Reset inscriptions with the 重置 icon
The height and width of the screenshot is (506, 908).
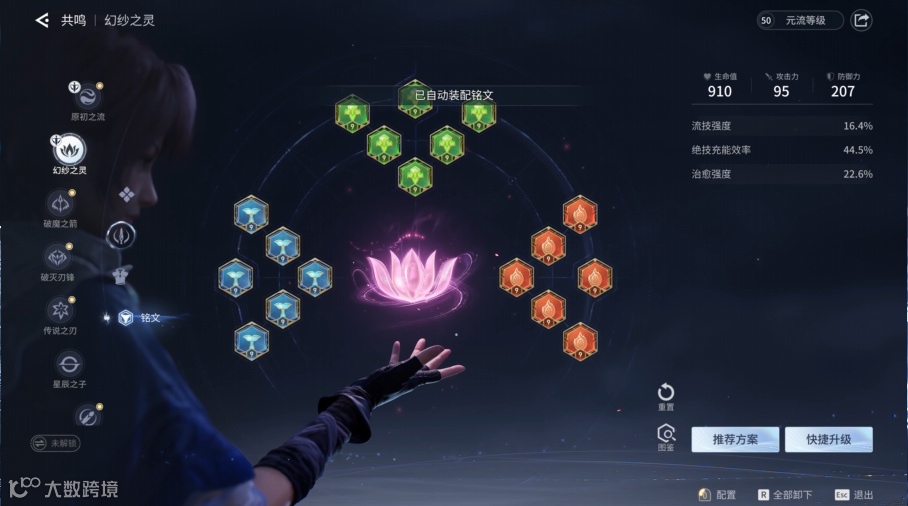tap(666, 393)
